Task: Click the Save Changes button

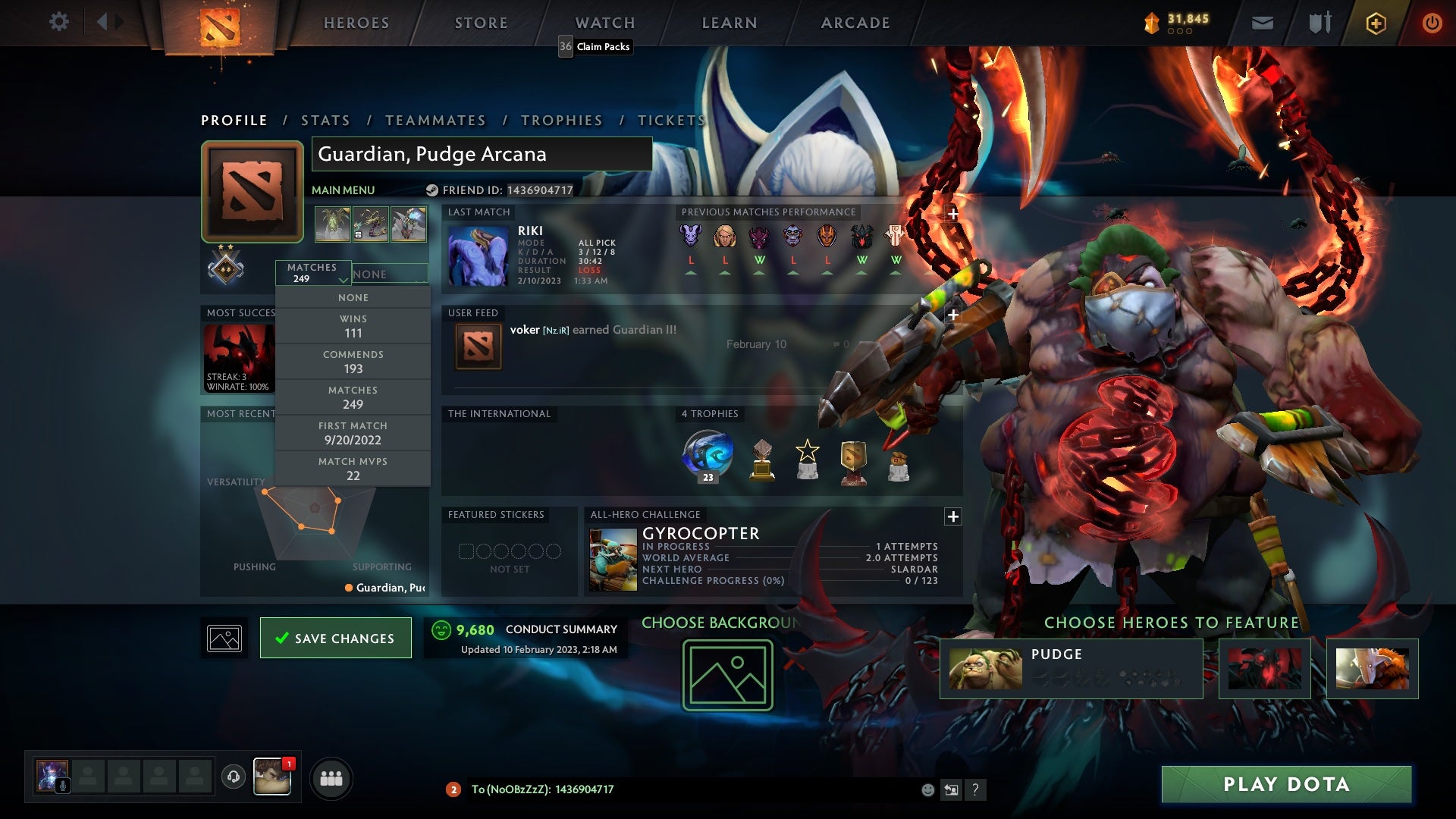Action: click(x=335, y=638)
